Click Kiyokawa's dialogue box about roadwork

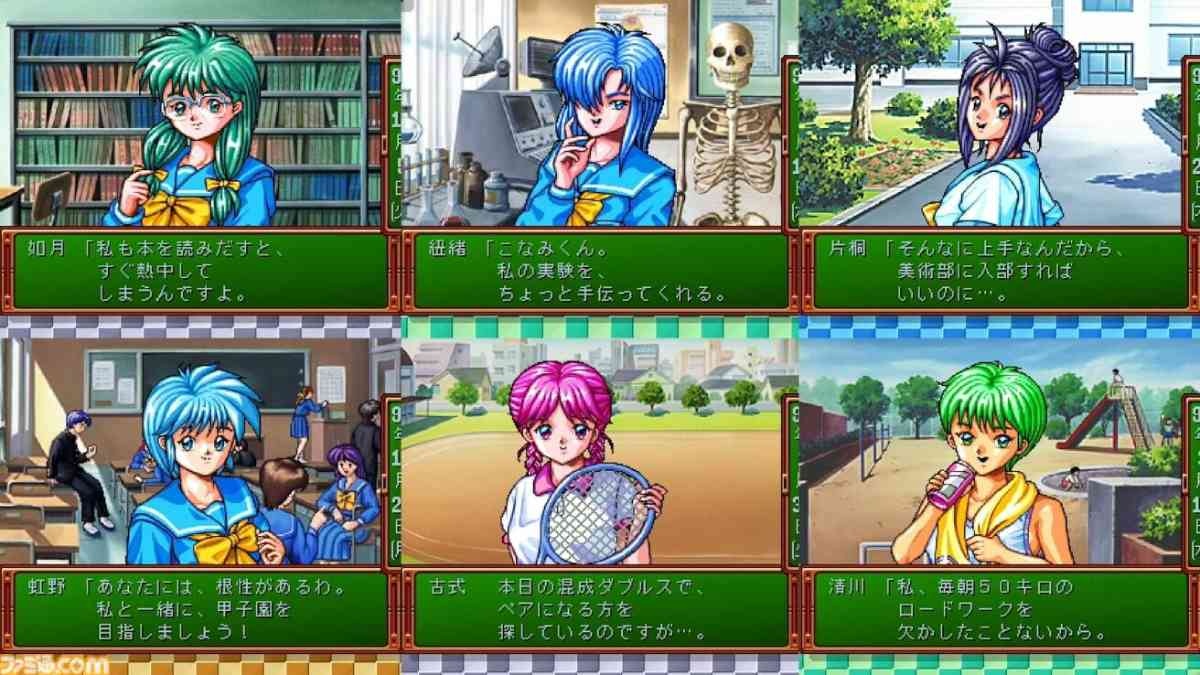coord(999,609)
